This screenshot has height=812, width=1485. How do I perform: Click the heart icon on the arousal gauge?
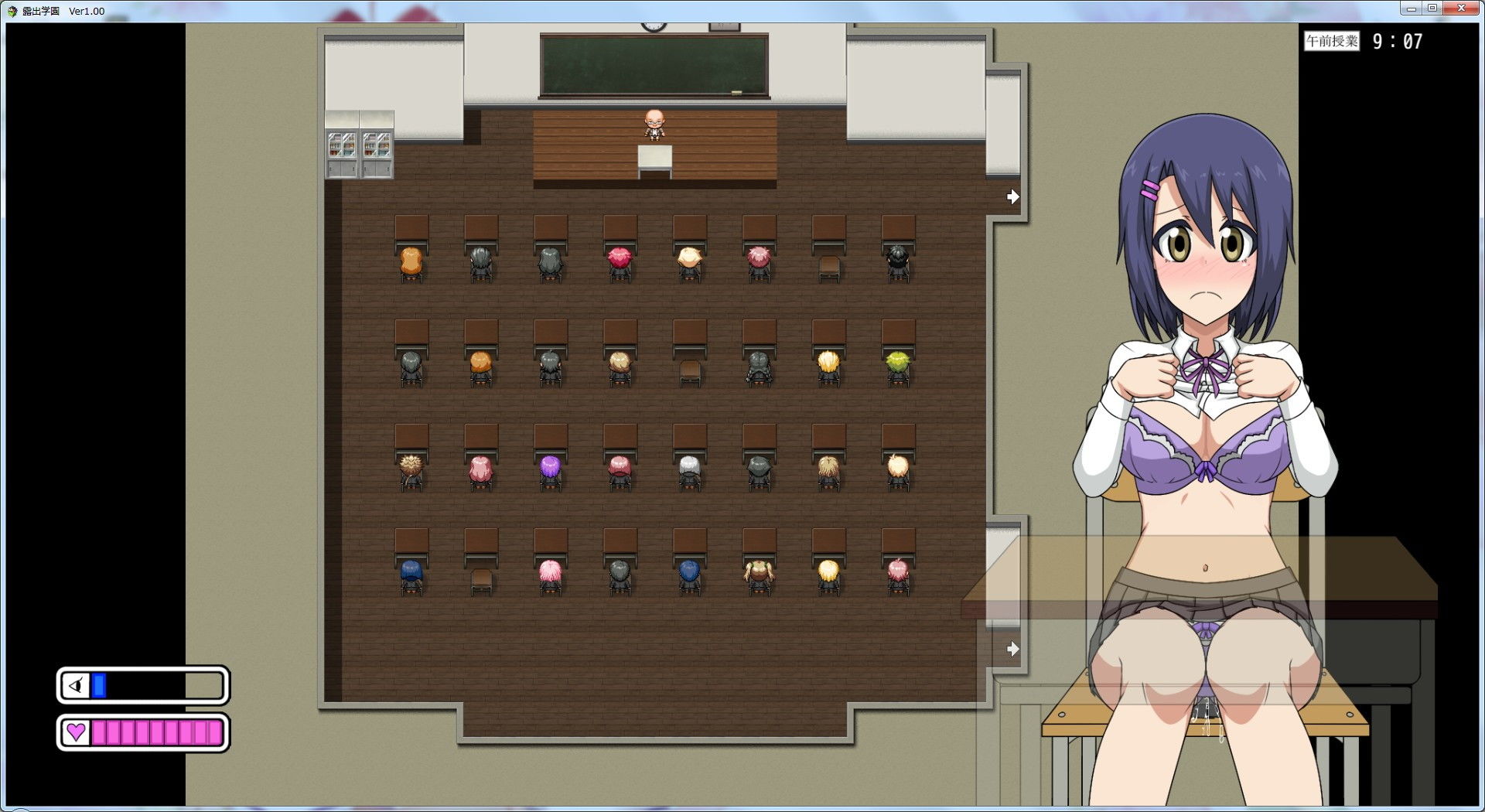click(x=77, y=733)
